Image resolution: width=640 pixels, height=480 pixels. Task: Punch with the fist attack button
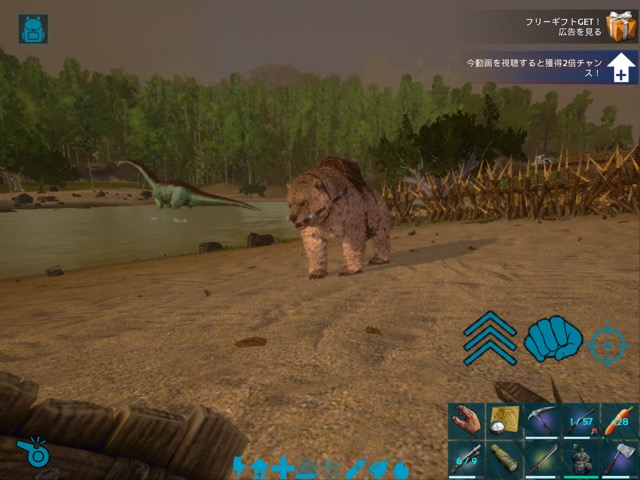click(553, 339)
